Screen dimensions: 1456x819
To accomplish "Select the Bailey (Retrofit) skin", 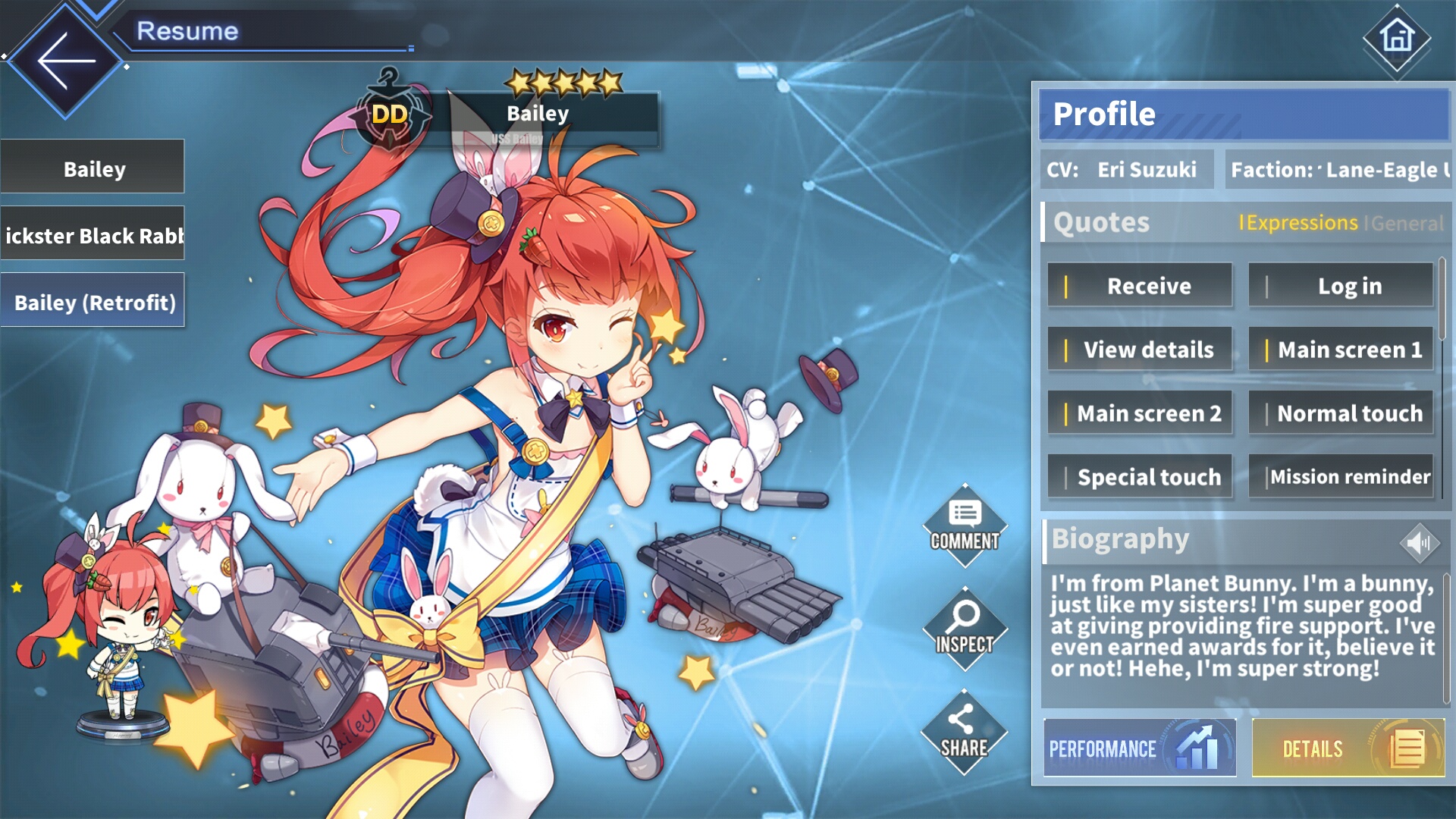I will pos(93,299).
